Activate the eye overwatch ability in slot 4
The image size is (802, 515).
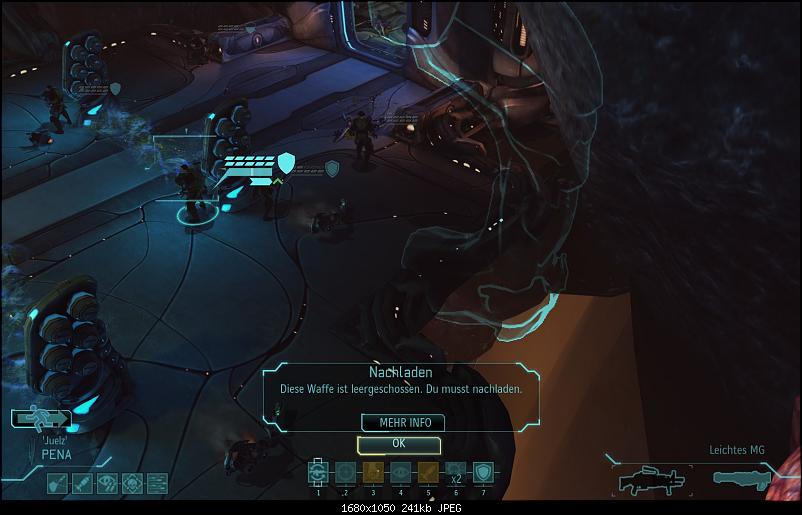click(x=400, y=473)
